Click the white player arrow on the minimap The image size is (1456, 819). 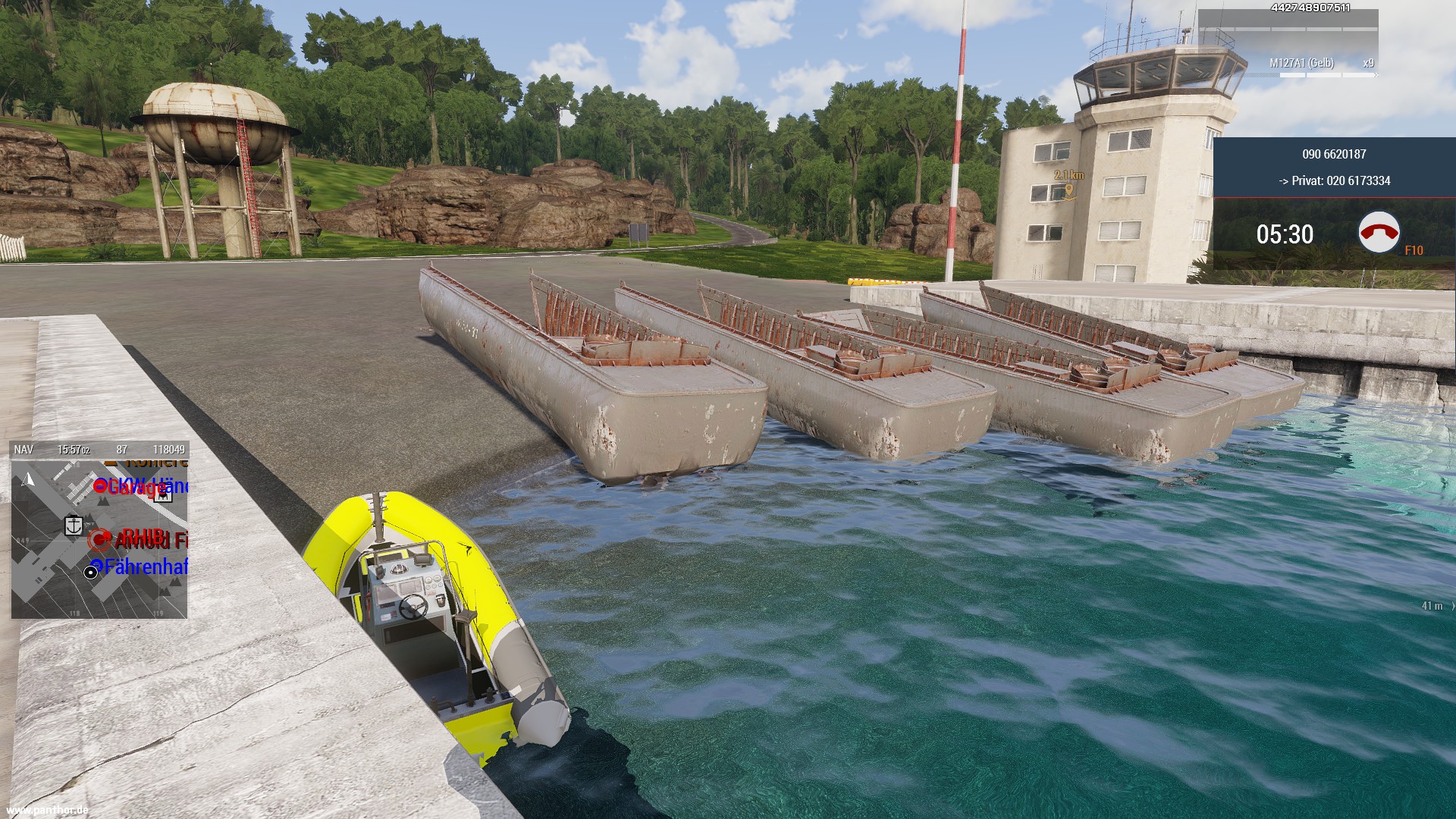point(29,479)
